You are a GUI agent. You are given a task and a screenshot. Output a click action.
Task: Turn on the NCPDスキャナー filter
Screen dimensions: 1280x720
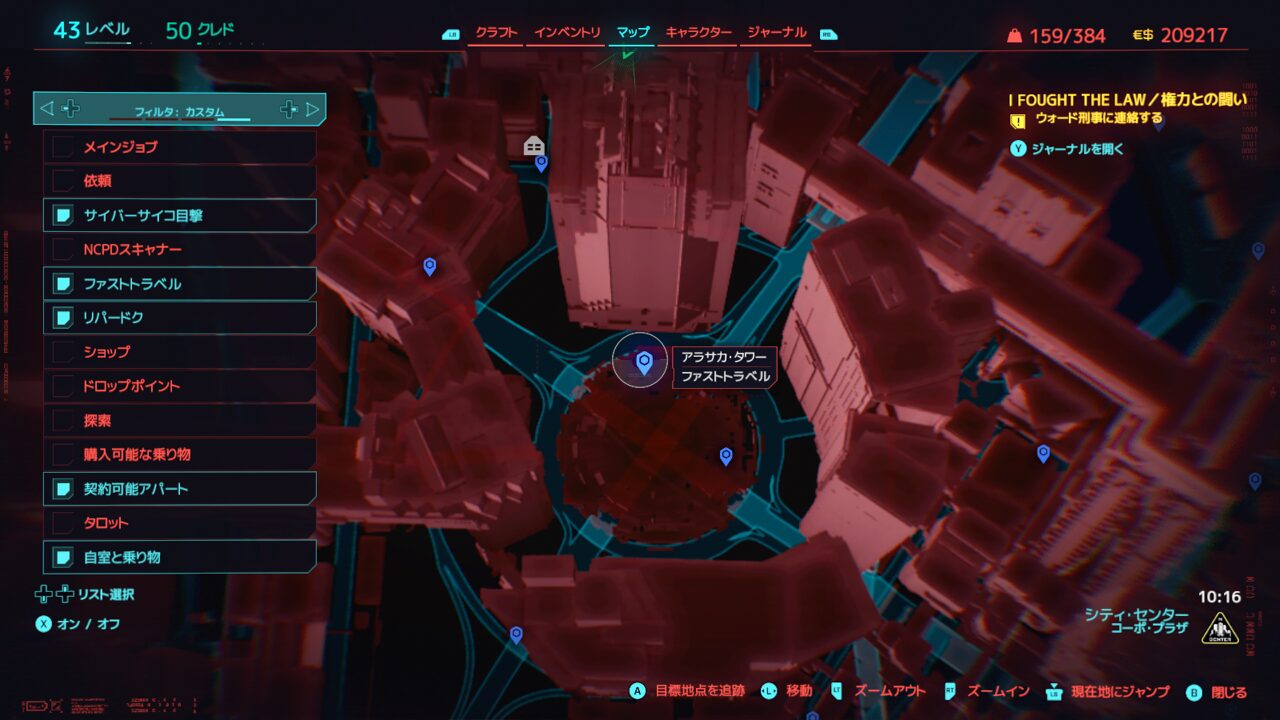click(180, 249)
